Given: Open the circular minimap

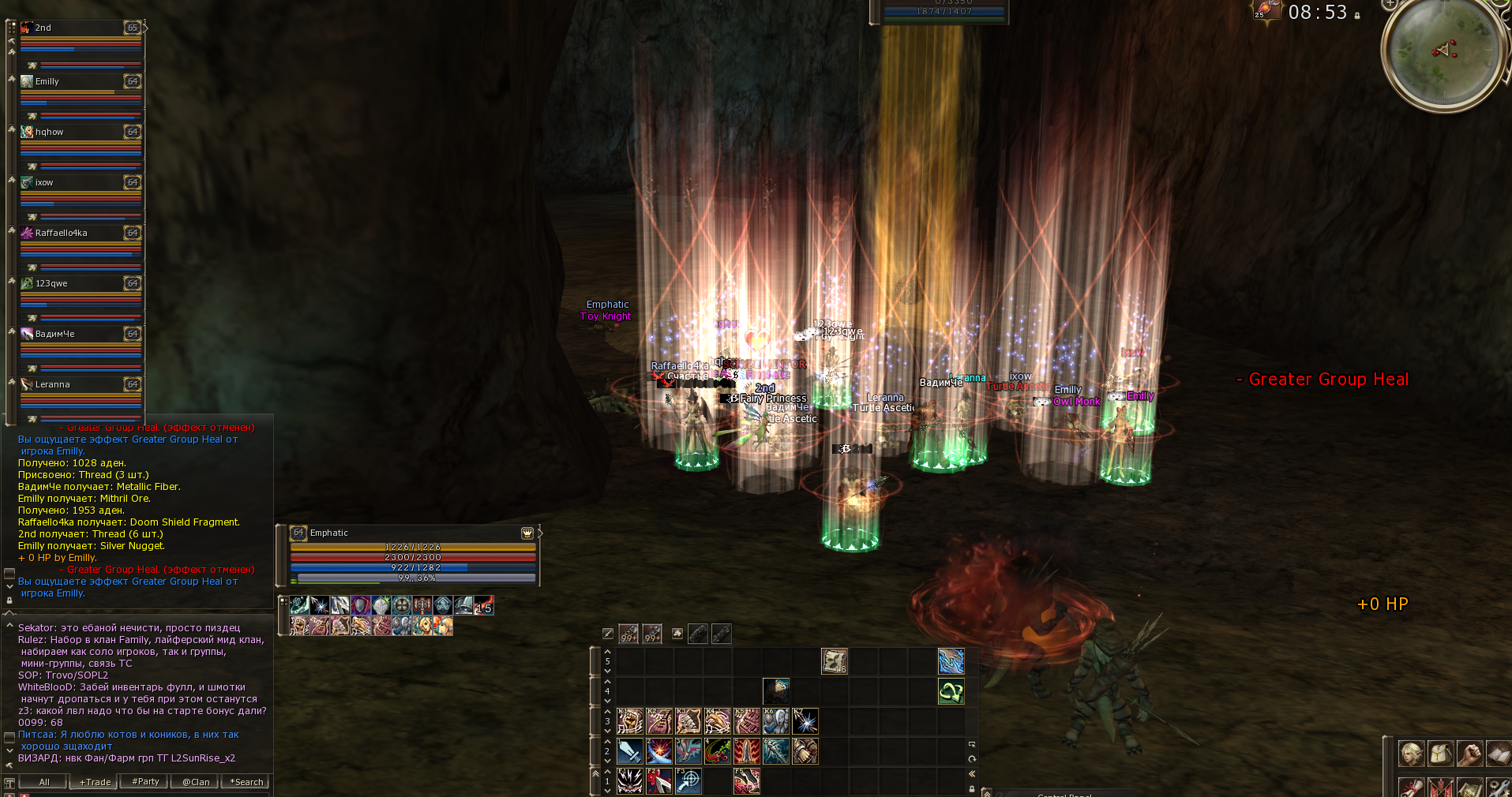Looking at the screenshot, I should coord(1445,51).
